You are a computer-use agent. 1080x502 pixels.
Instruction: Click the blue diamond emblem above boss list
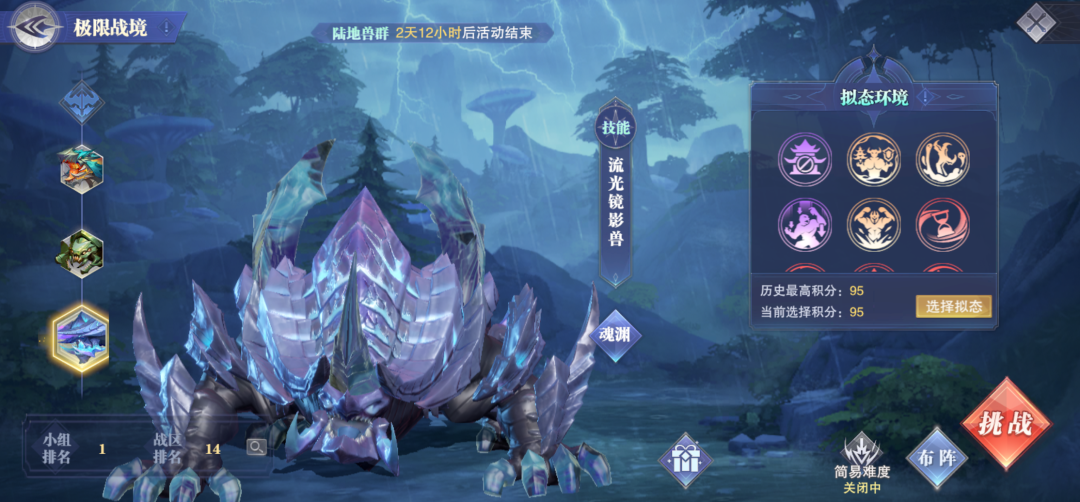pyautogui.click(x=80, y=100)
